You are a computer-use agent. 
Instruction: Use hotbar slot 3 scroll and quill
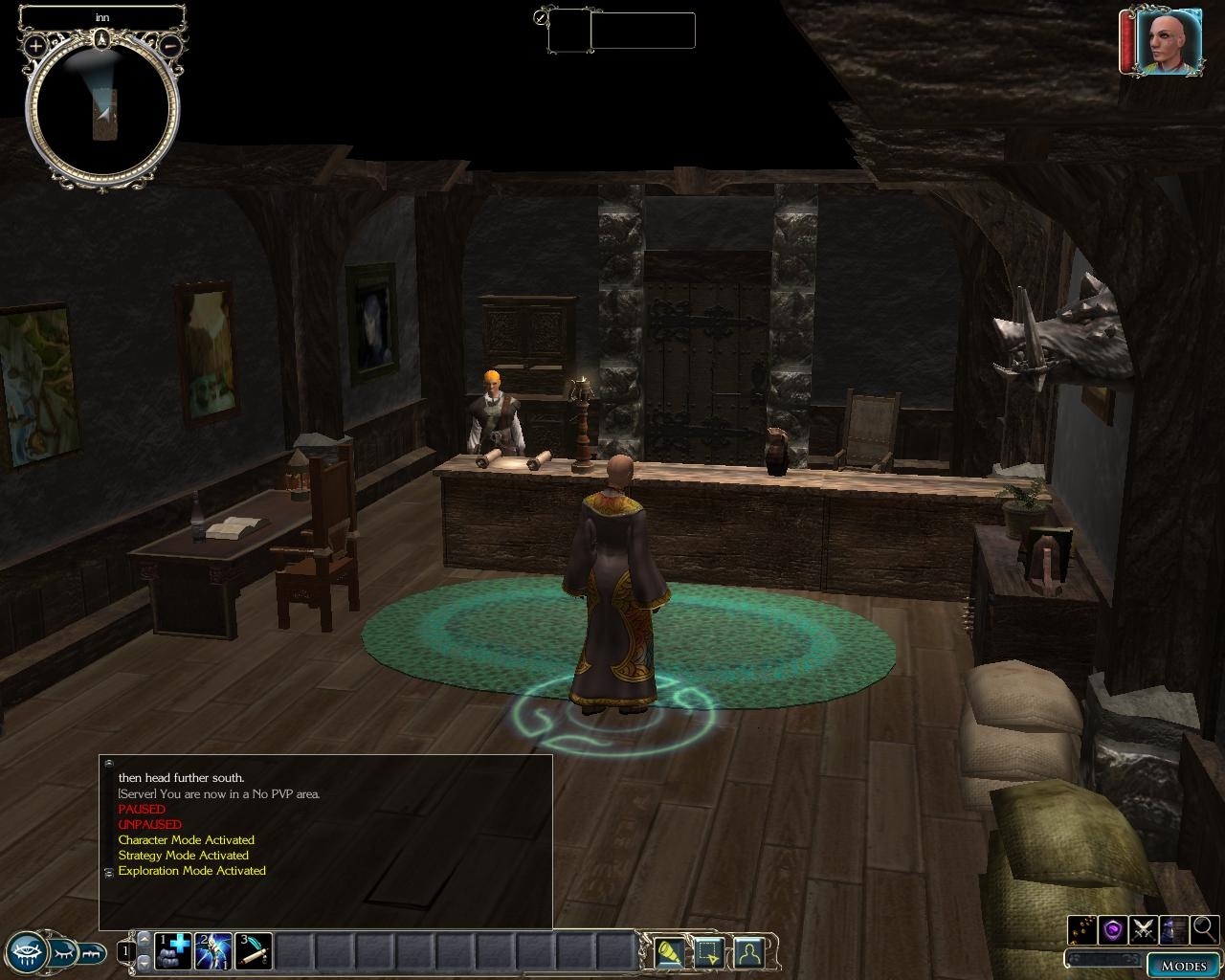(x=254, y=951)
